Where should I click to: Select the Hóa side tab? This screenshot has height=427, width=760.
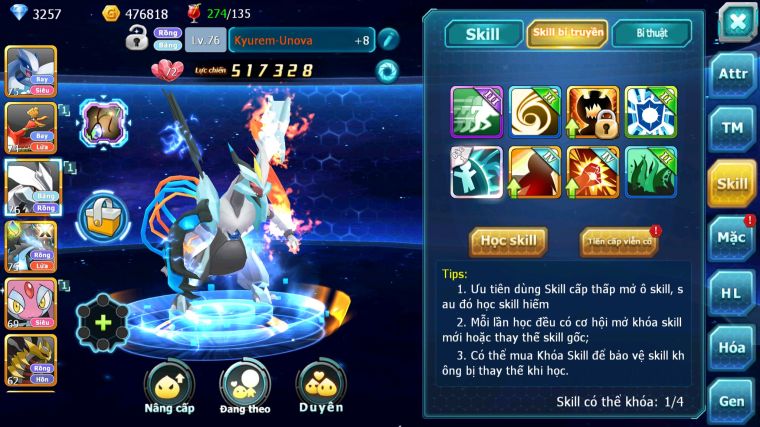click(732, 347)
